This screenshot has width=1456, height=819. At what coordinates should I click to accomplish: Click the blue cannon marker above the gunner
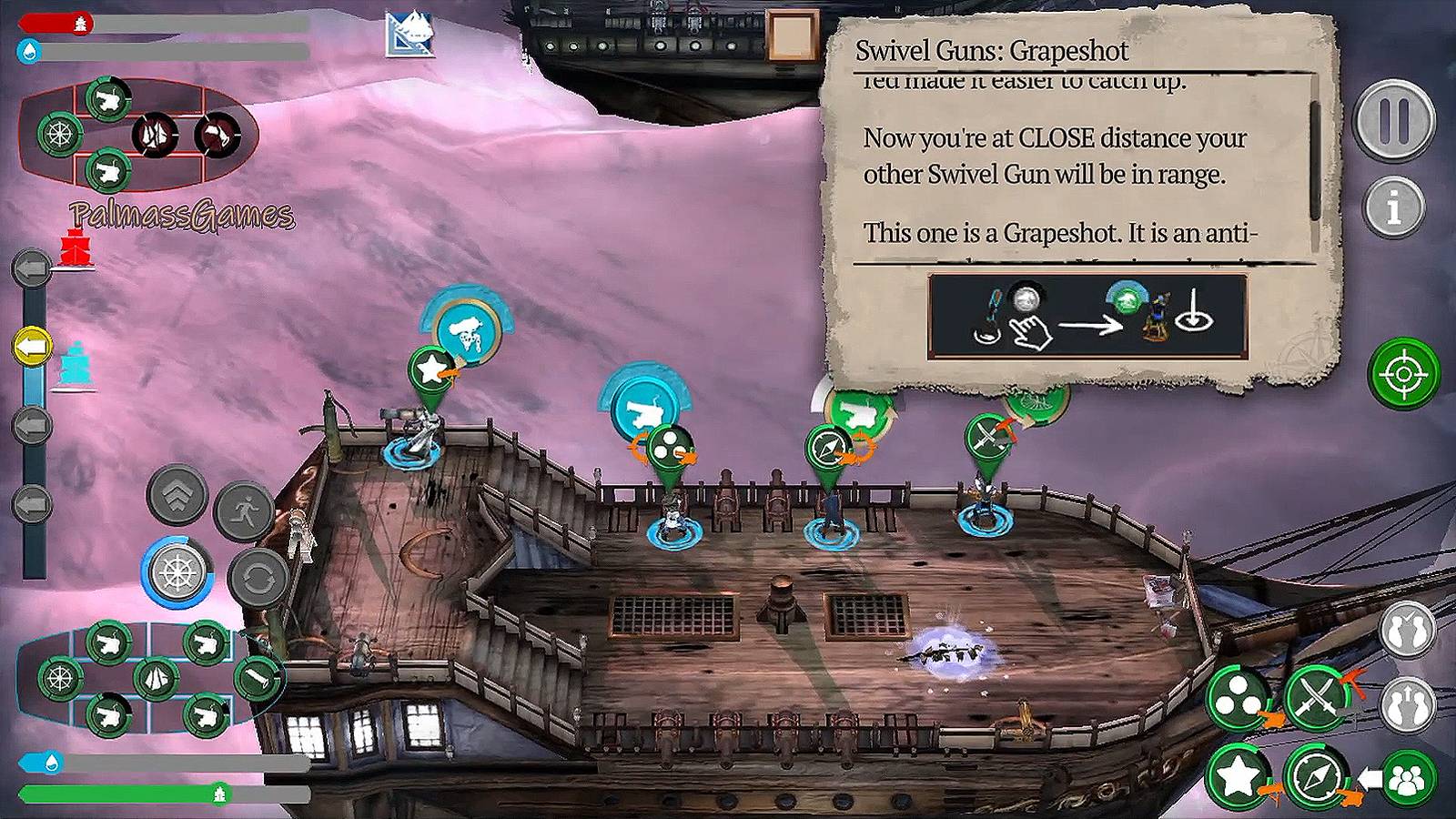click(643, 411)
